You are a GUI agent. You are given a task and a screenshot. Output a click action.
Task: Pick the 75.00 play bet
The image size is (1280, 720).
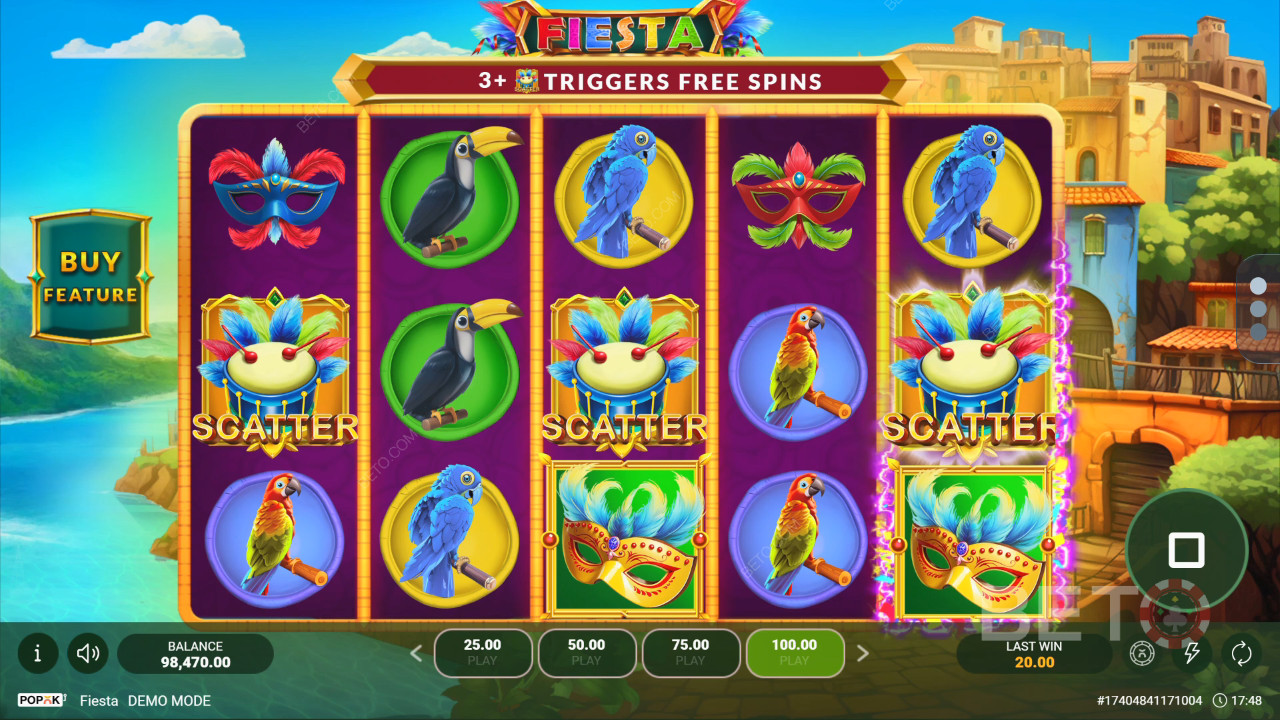coord(690,653)
